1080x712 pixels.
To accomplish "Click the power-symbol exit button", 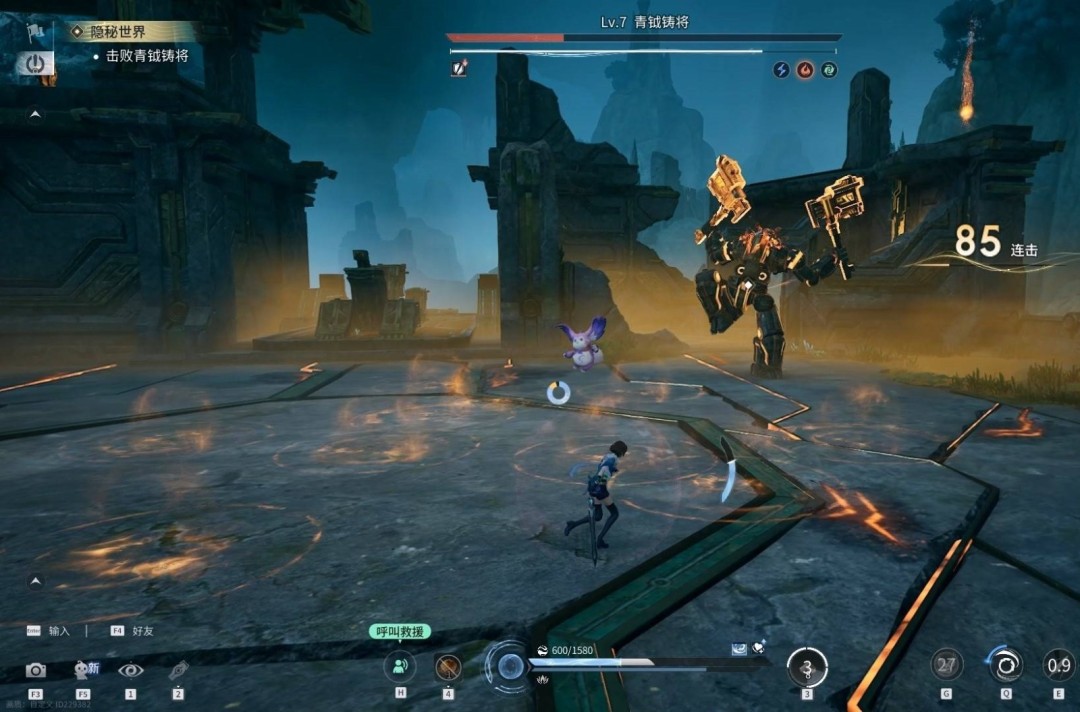I will (35, 64).
